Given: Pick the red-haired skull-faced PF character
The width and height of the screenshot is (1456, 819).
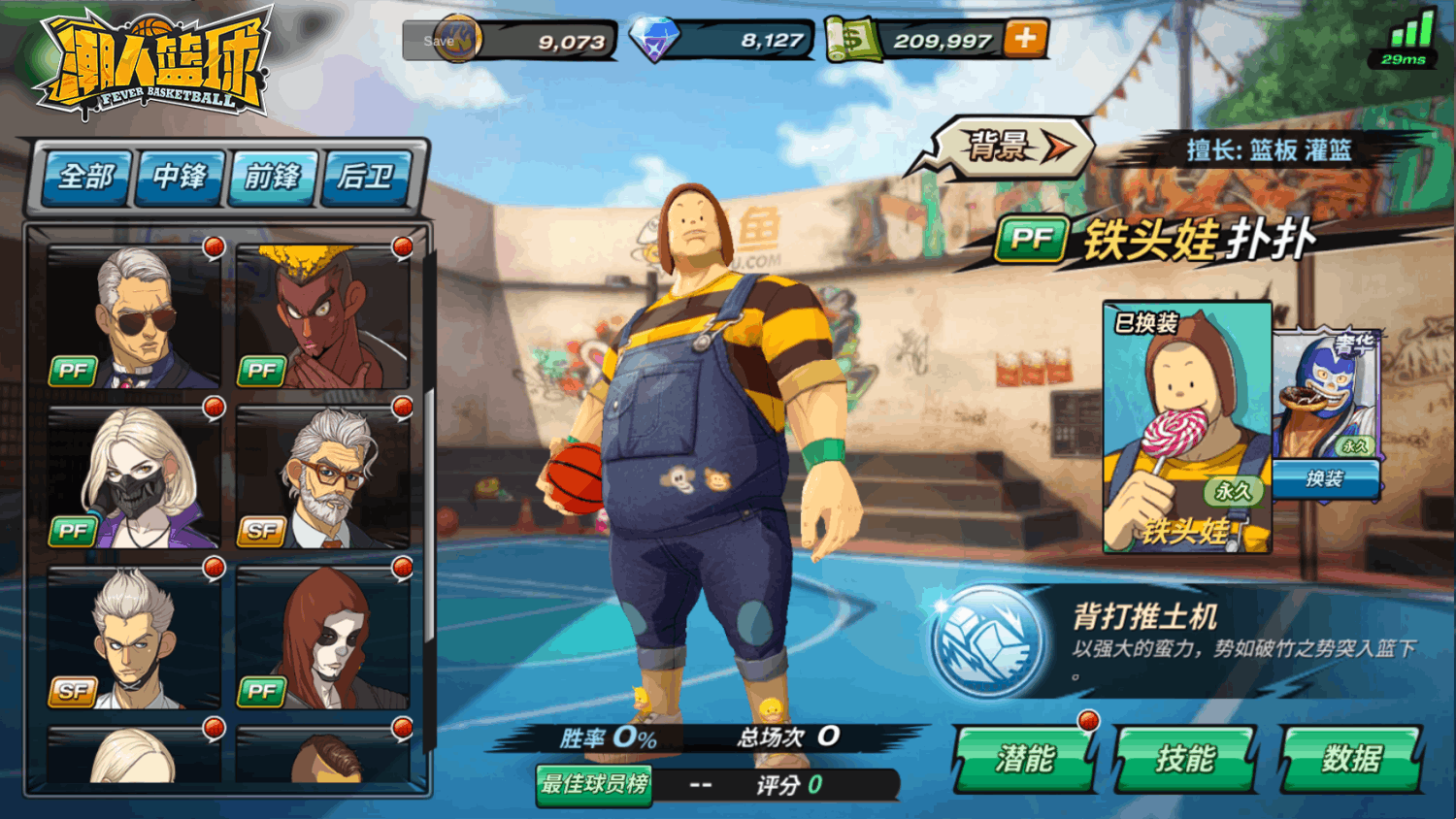Looking at the screenshot, I should [x=322, y=638].
